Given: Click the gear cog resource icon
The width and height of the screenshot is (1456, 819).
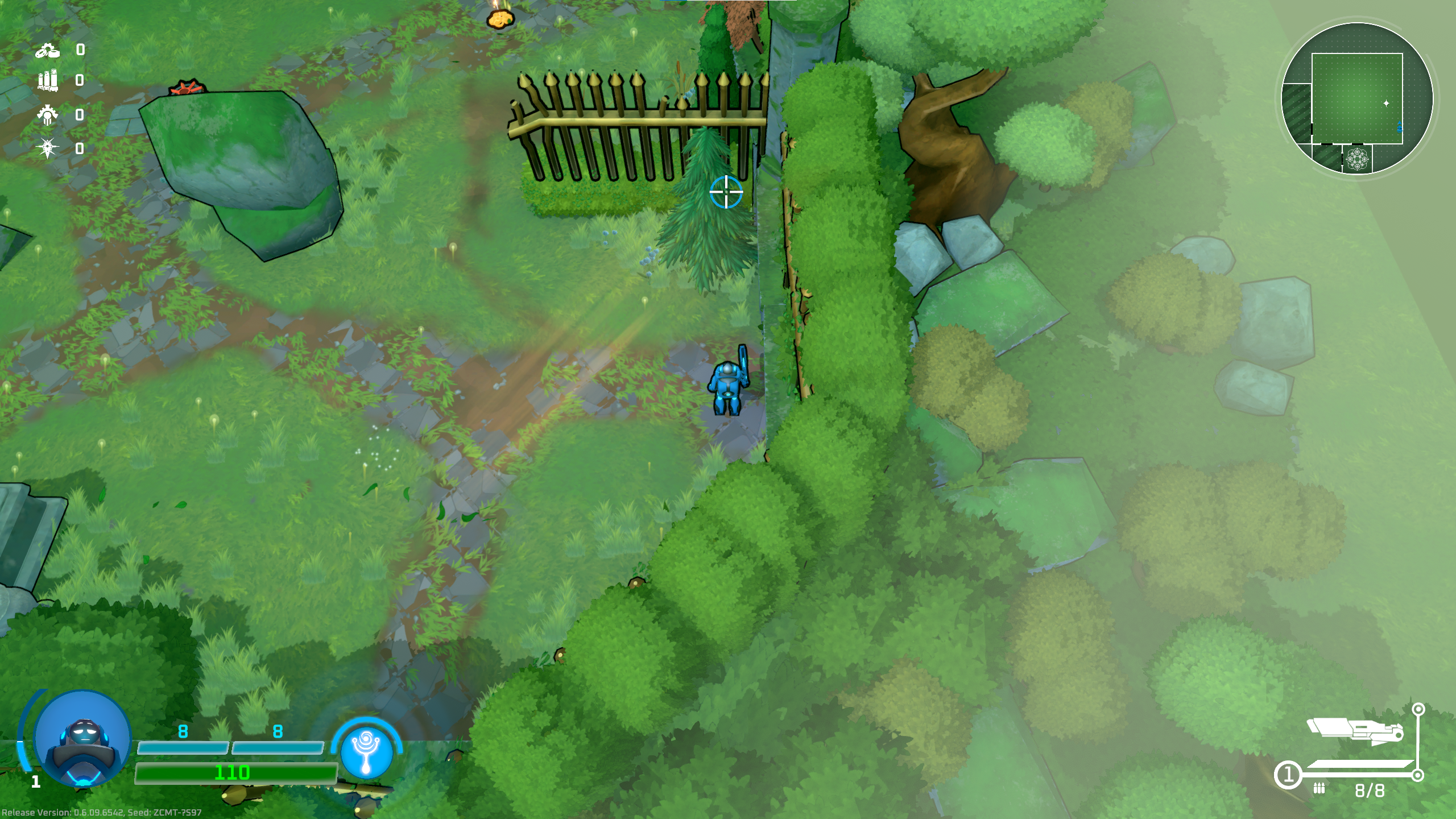Looking at the screenshot, I should click(x=48, y=115).
